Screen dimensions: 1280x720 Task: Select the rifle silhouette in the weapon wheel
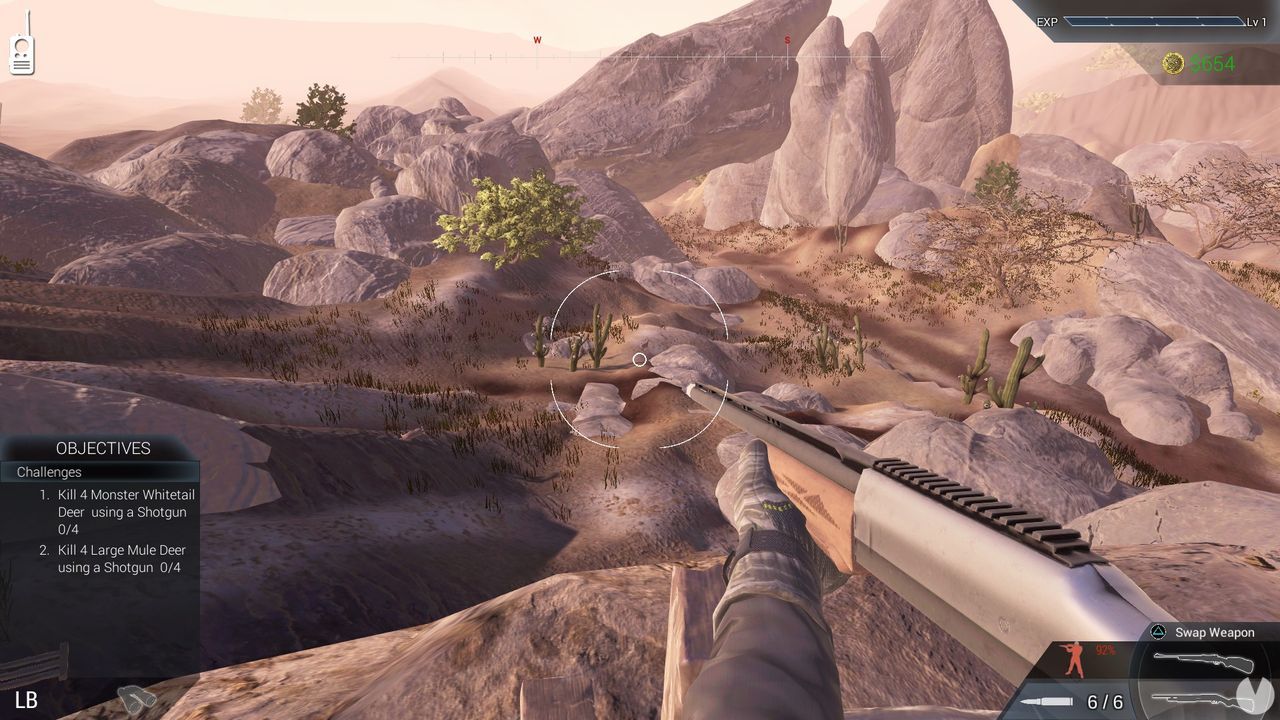[x=1204, y=660]
